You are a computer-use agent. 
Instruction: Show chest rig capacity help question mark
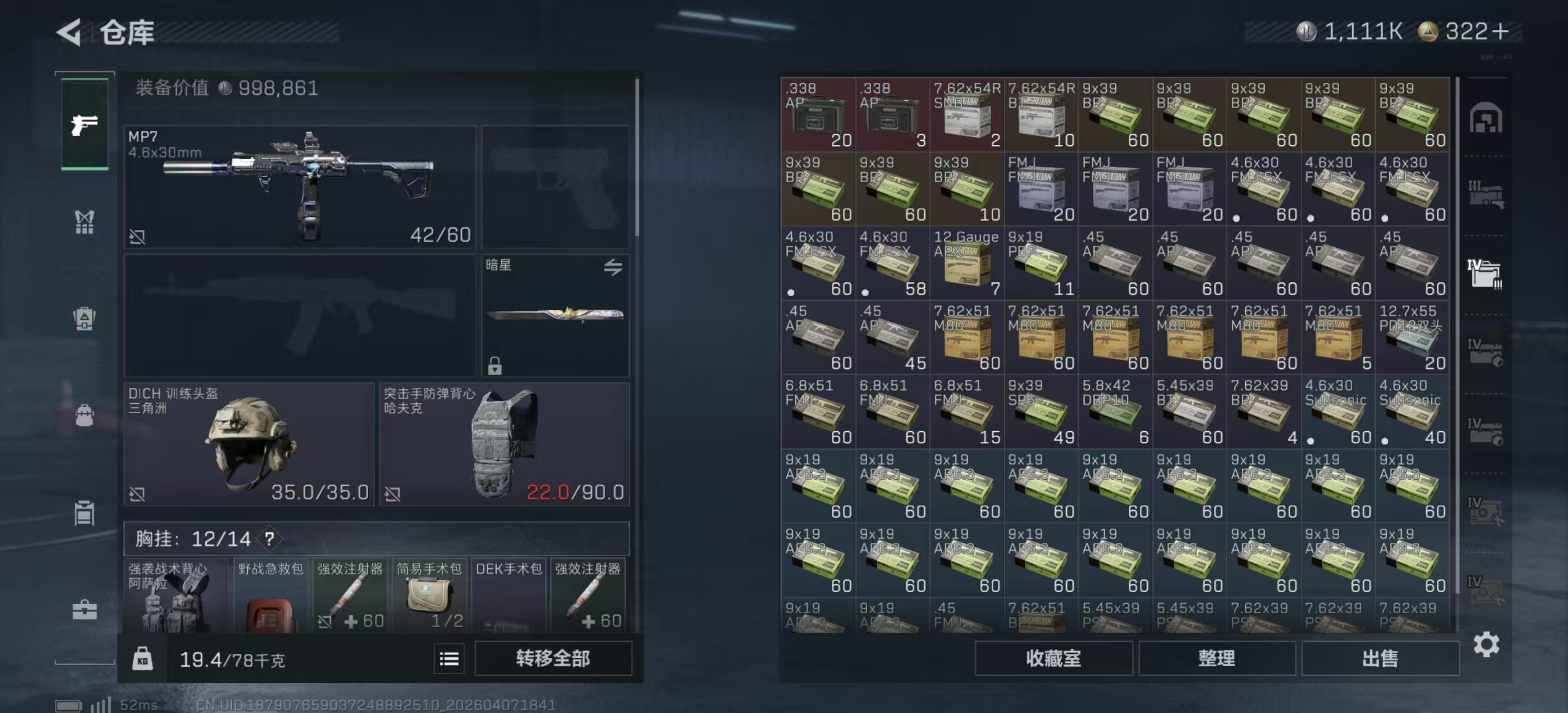(x=269, y=538)
